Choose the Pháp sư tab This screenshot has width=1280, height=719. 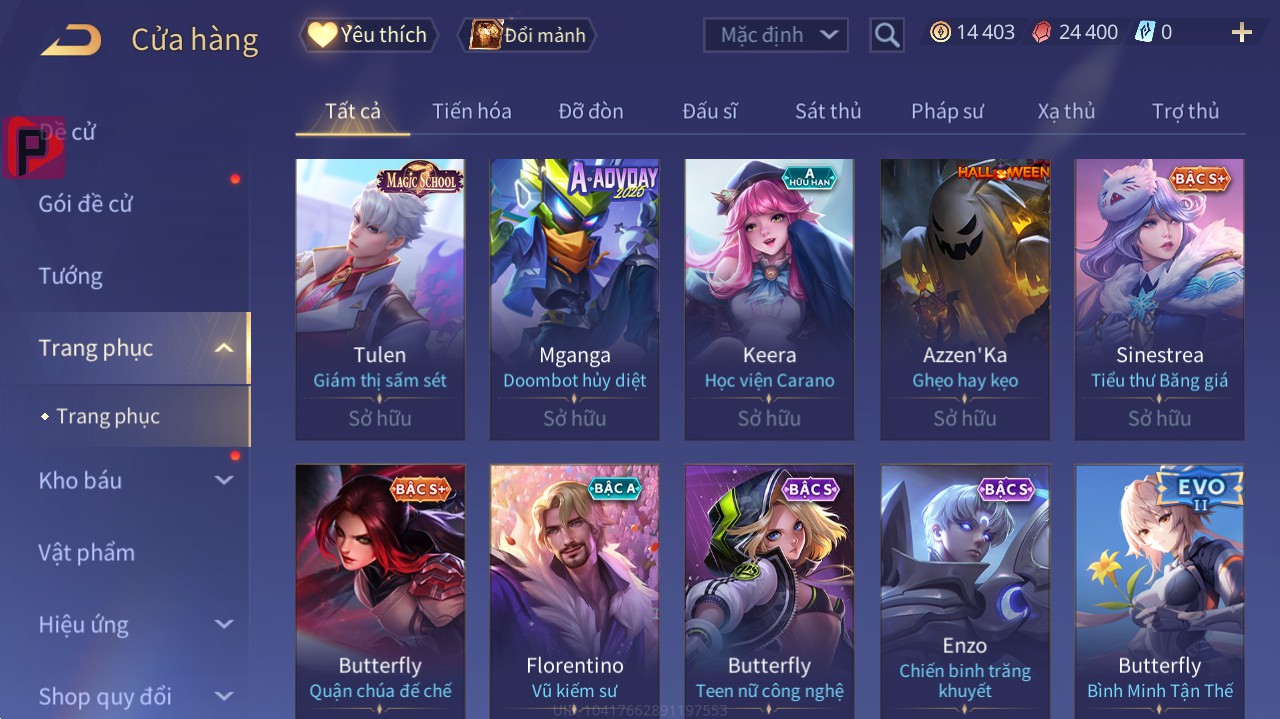947,111
